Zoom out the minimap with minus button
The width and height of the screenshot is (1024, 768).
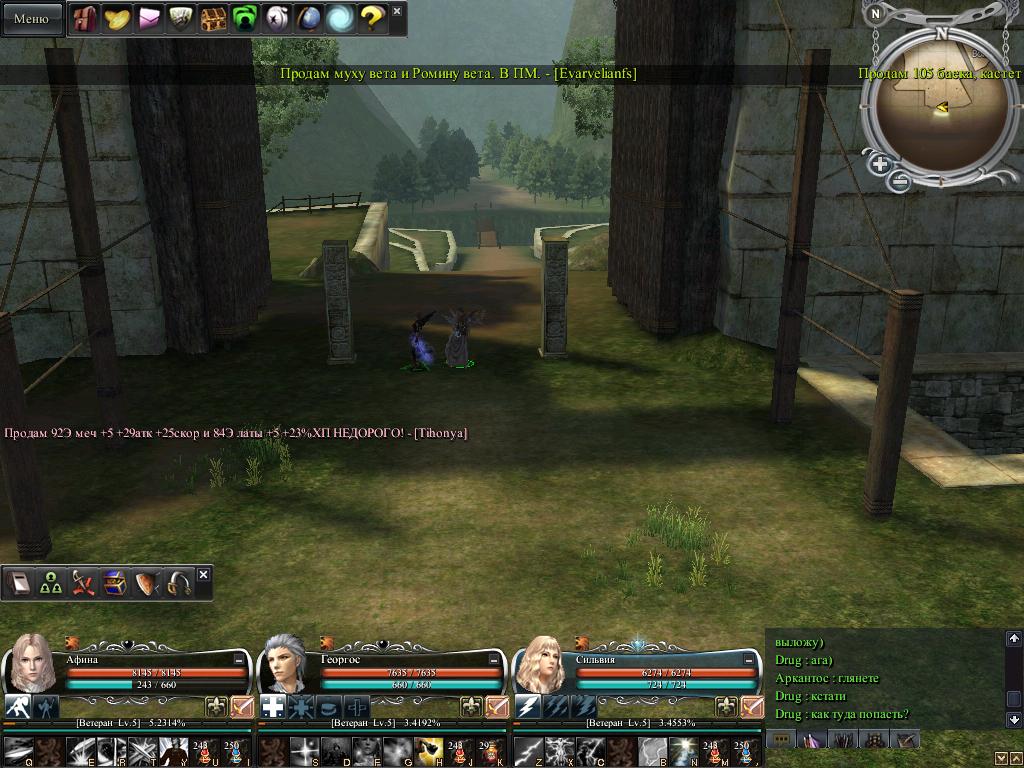click(x=900, y=181)
